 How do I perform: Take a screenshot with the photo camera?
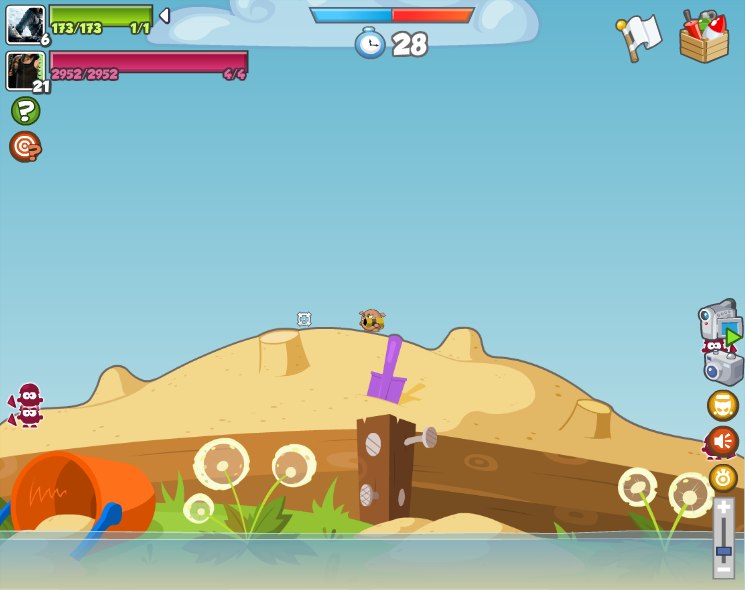click(x=723, y=367)
